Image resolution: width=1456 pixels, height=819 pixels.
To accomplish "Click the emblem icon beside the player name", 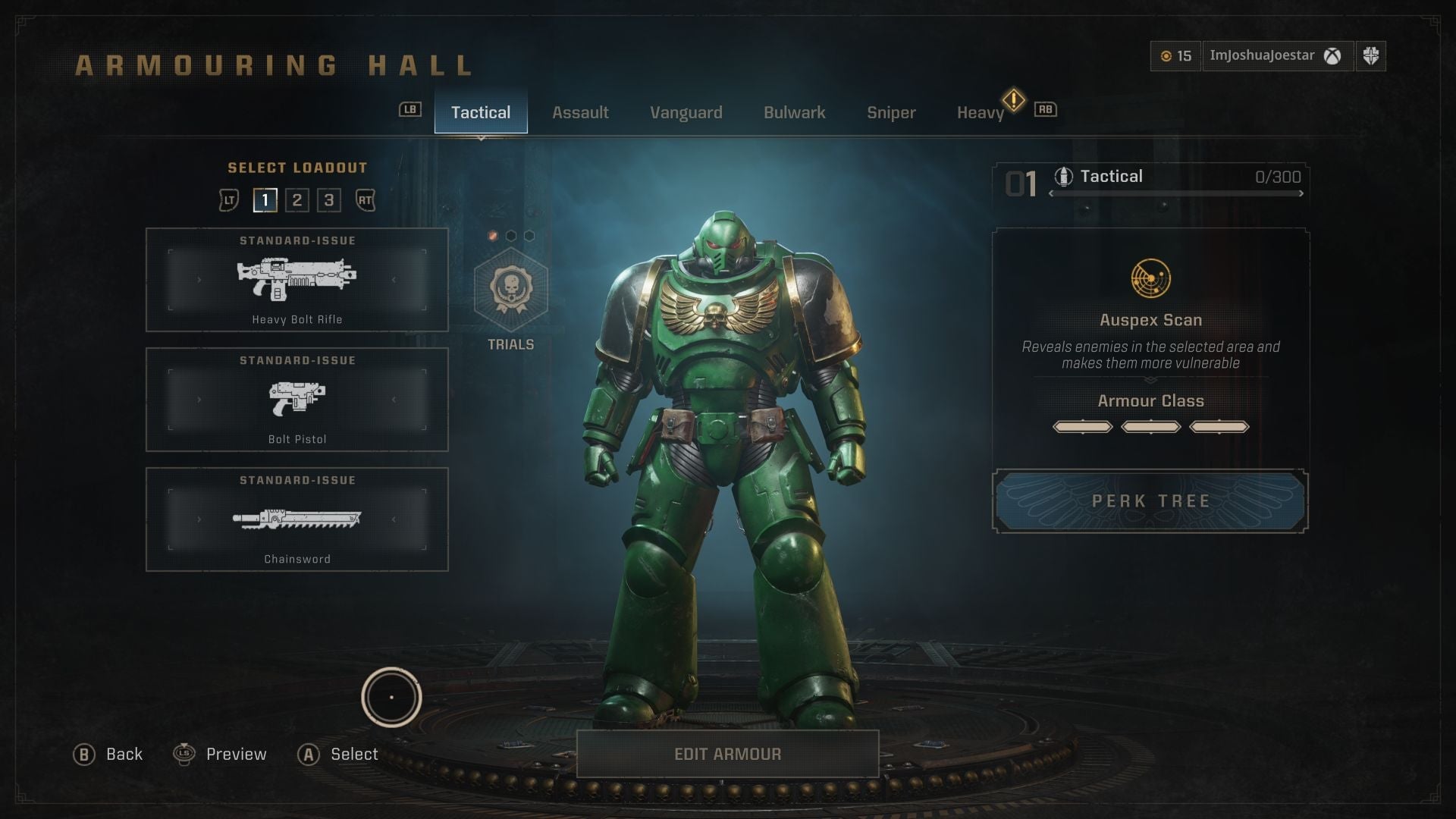I will (1370, 56).
